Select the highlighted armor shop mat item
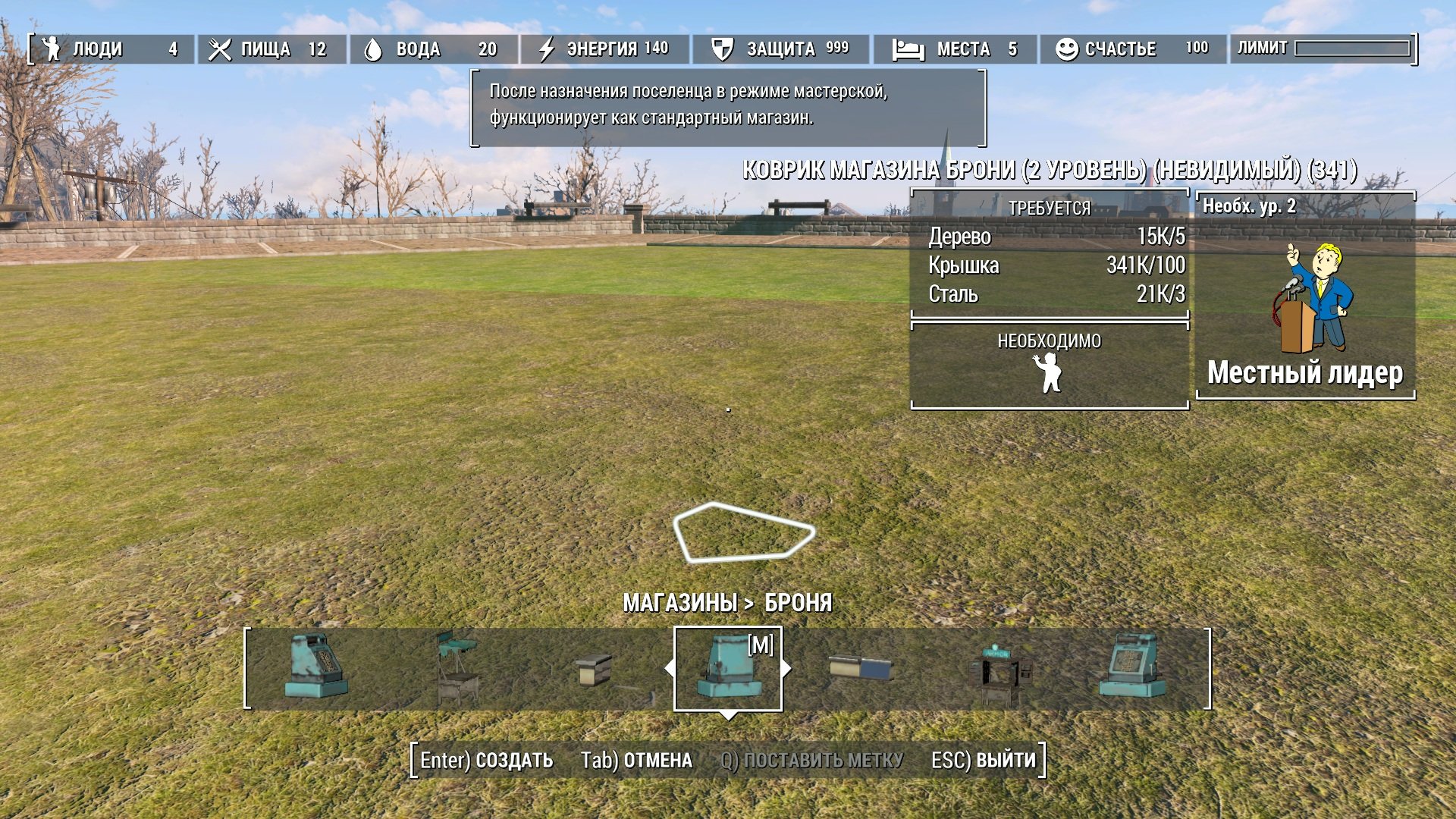This screenshot has width=1456, height=819. pyautogui.click(x=728, y=668)
